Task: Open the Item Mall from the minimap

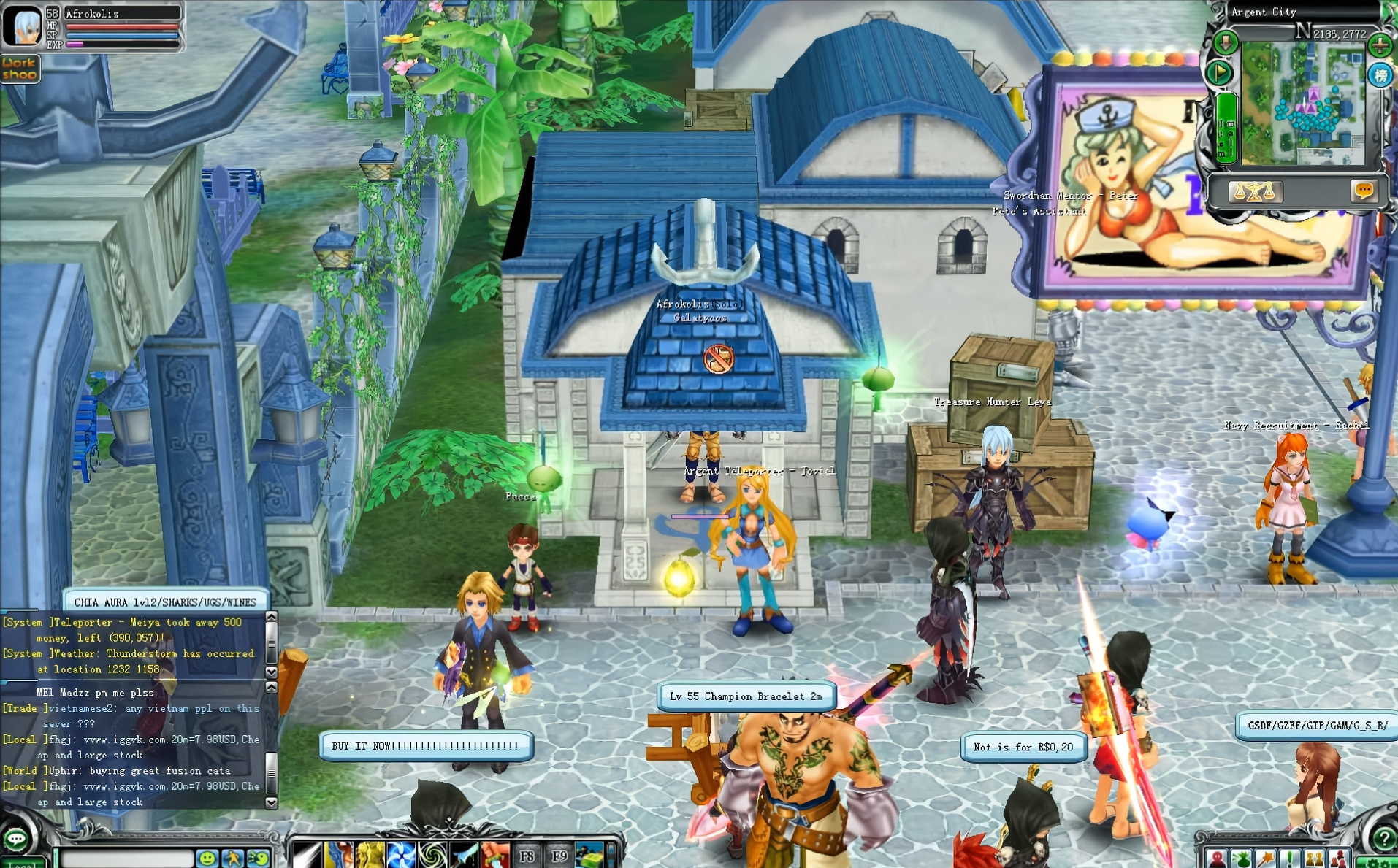Action: [1226, 126]
